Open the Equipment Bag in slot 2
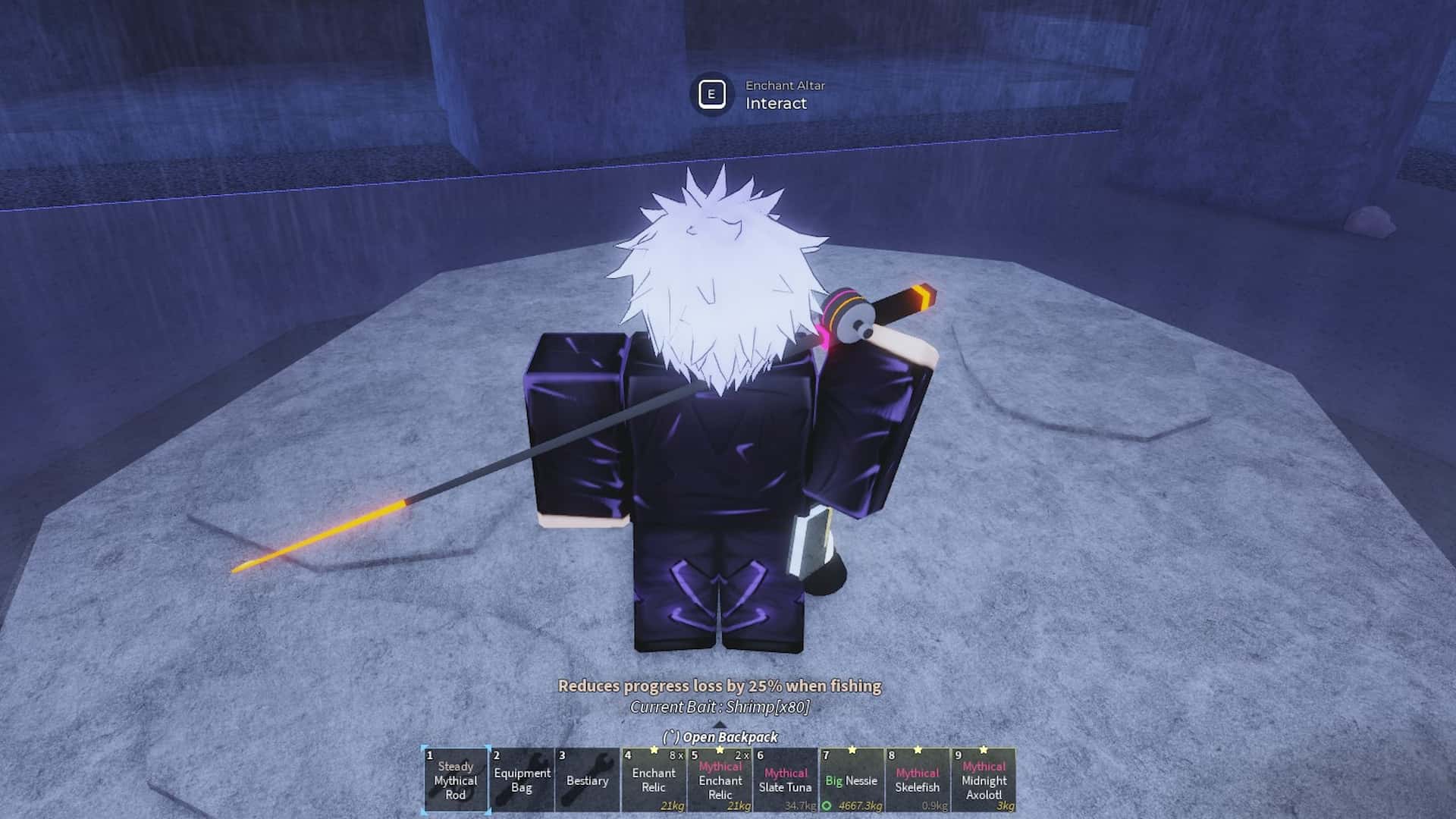The width and height of the screenshot is (1456, 819). (x=521, y=780)
